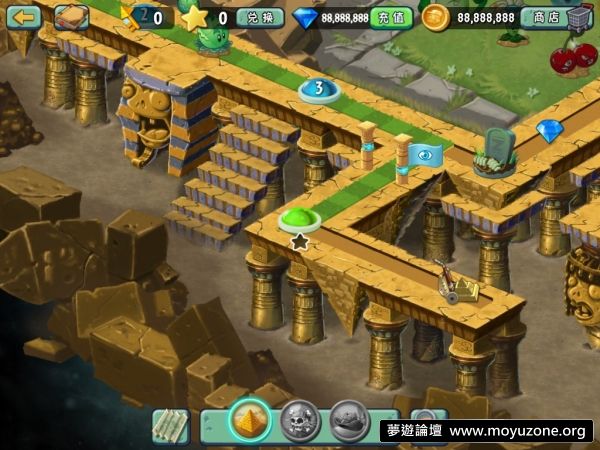Select the blue eye flag gate marker
The width and height of the screenshot is (600, 450).
pyautogui.click(x=423, y=155)
